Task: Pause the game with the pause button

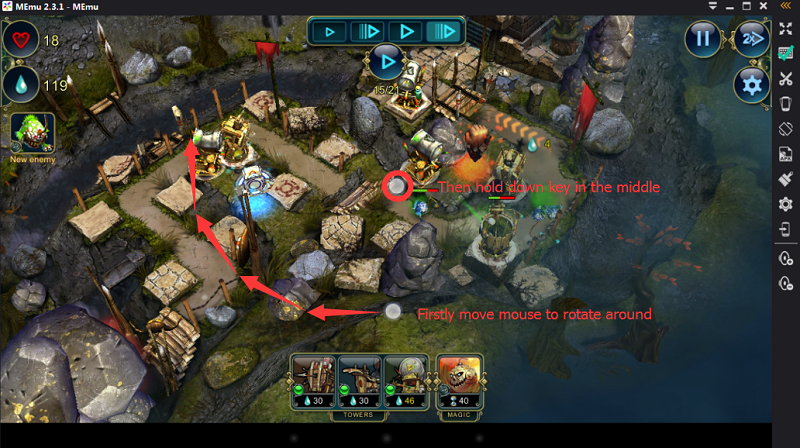Action: [x=703, y=38]
